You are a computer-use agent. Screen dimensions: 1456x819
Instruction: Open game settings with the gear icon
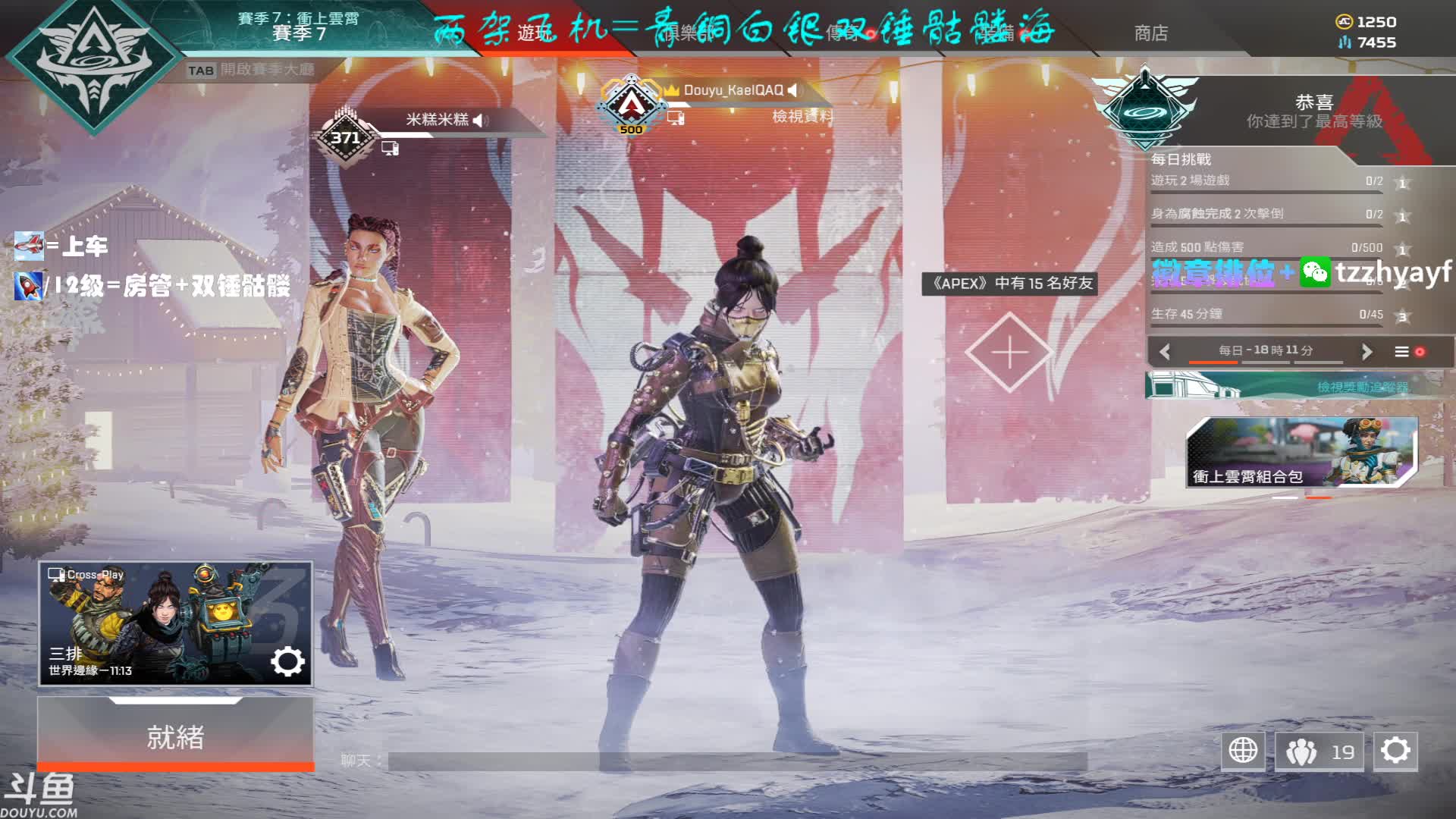point(1395,751)
